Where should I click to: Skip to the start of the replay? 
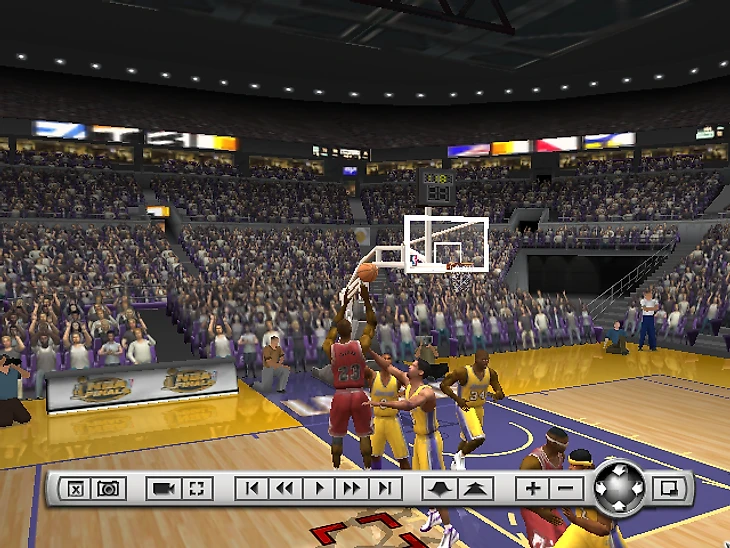(252, 489)
